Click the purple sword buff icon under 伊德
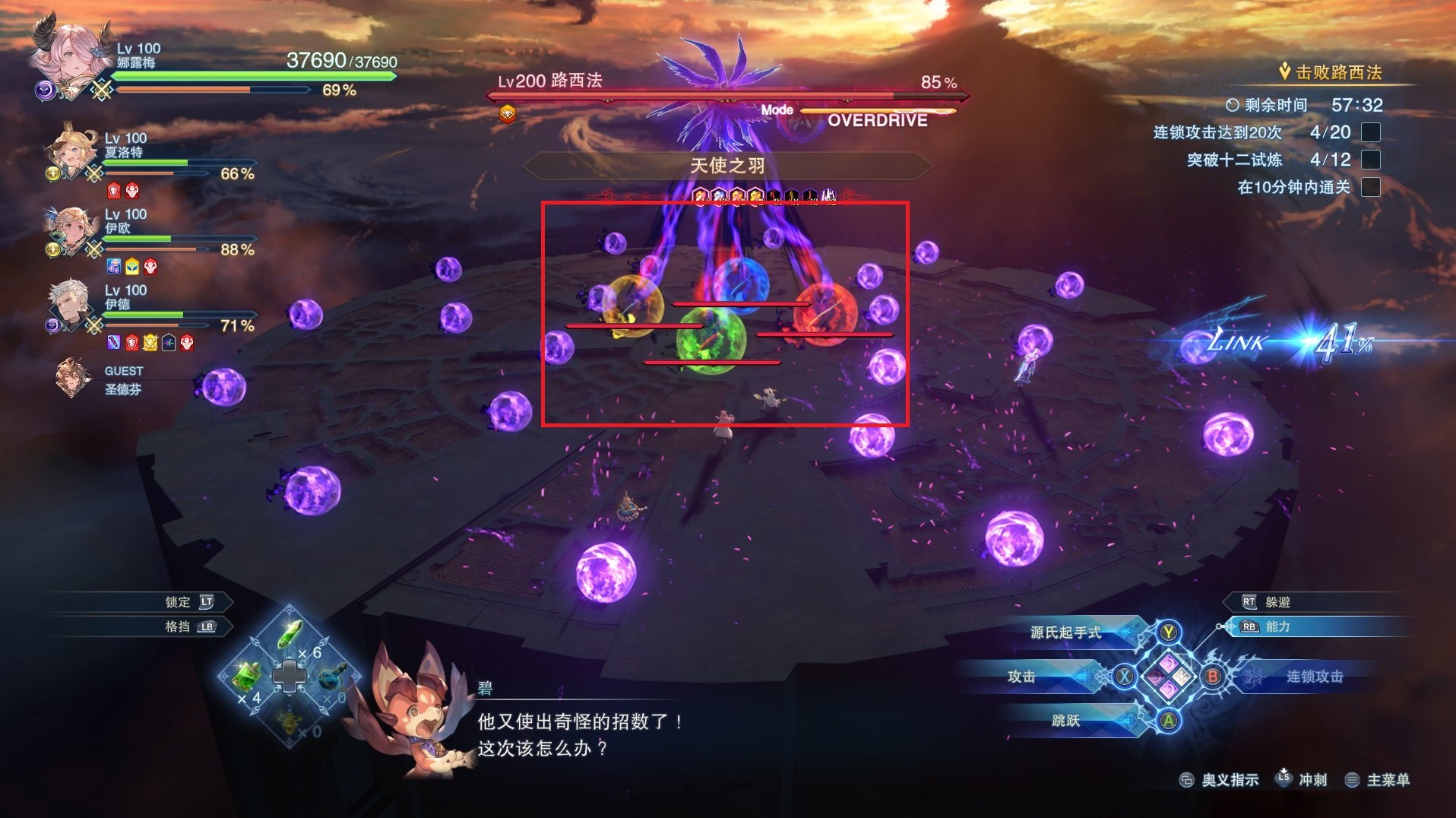 click(x=116, y=344)
